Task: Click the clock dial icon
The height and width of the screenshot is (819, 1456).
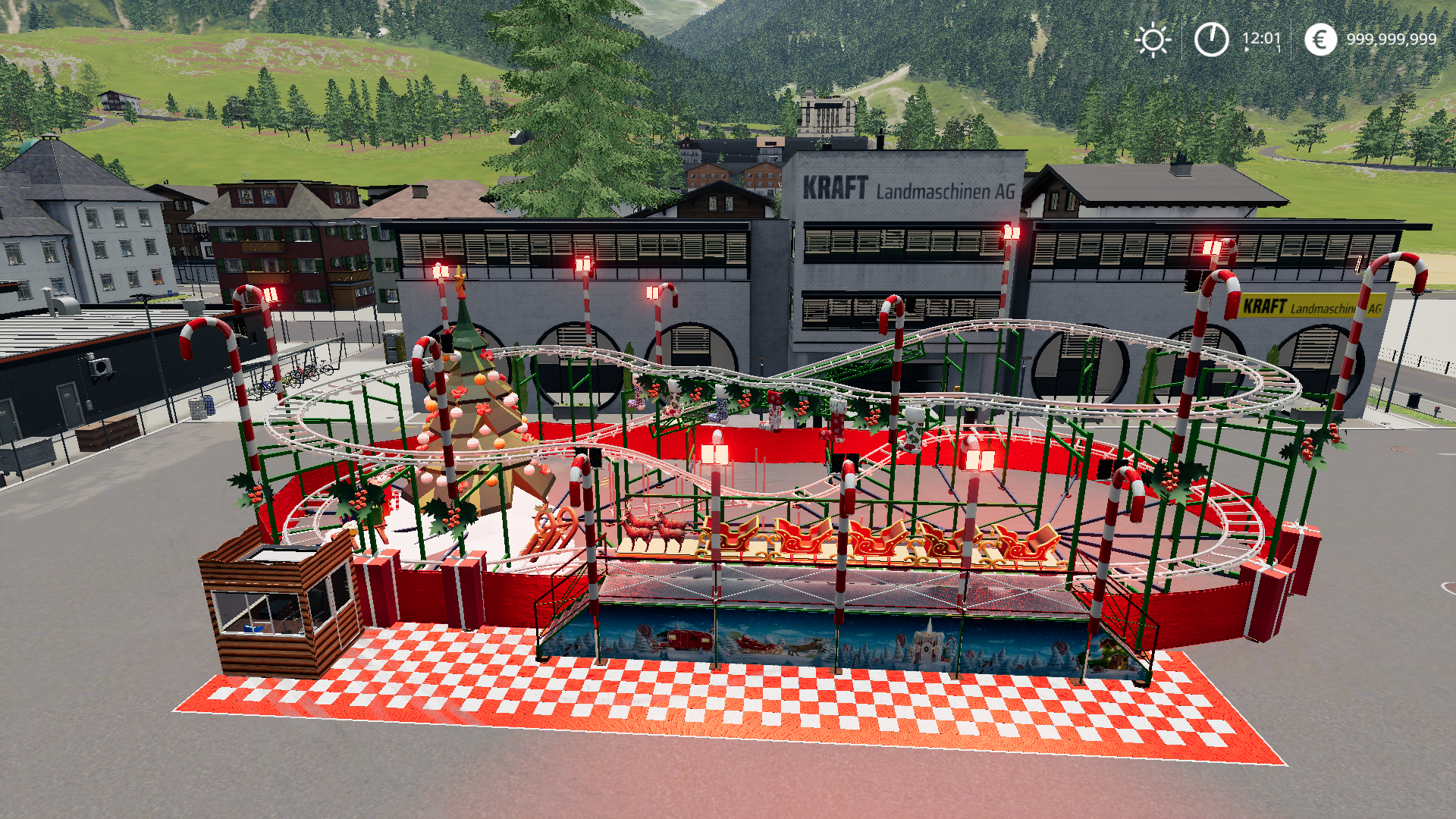Action: pyautogui.click(x=1211, y=39)
